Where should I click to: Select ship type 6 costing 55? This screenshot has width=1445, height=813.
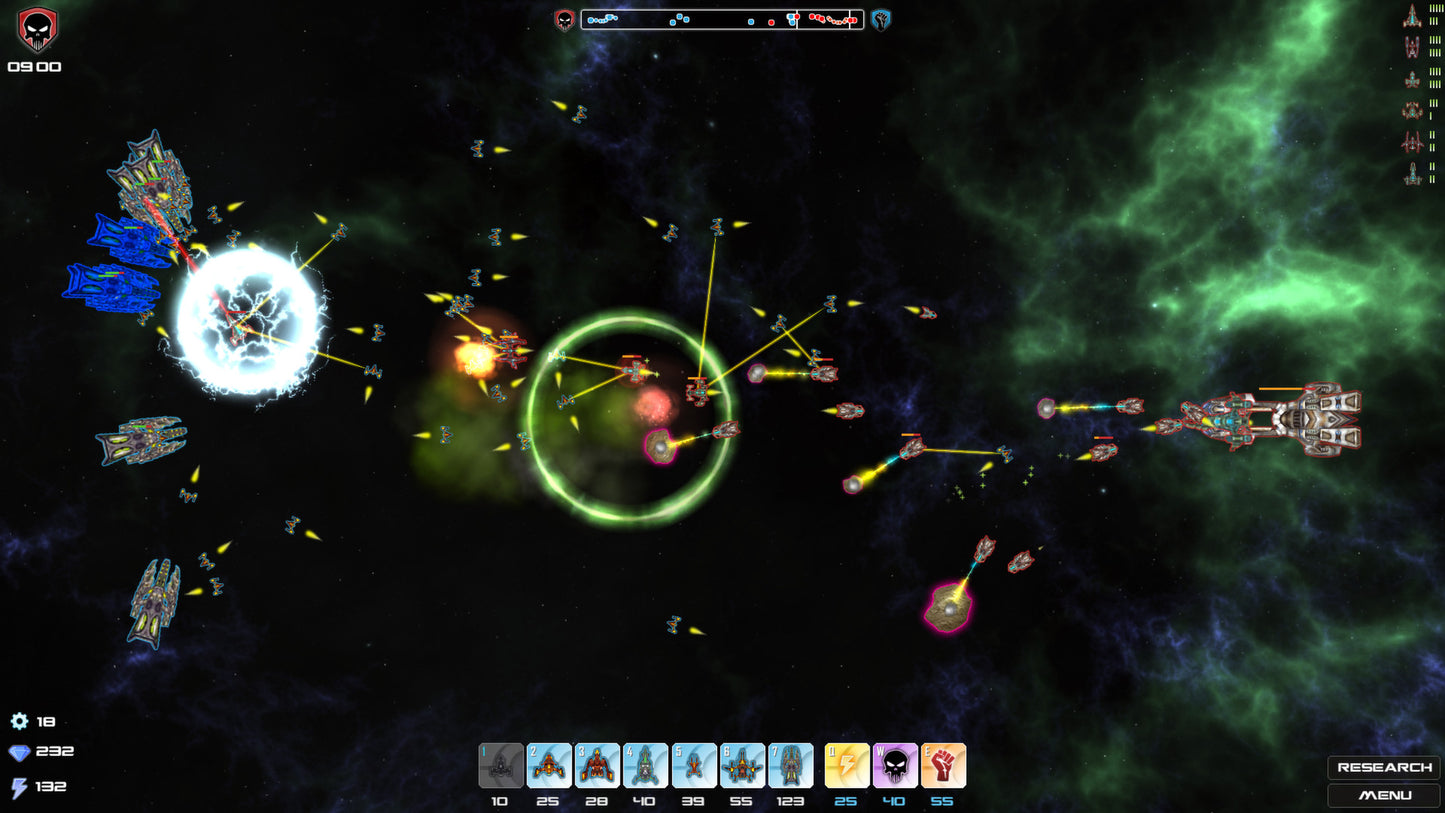[x=742, y=765]
